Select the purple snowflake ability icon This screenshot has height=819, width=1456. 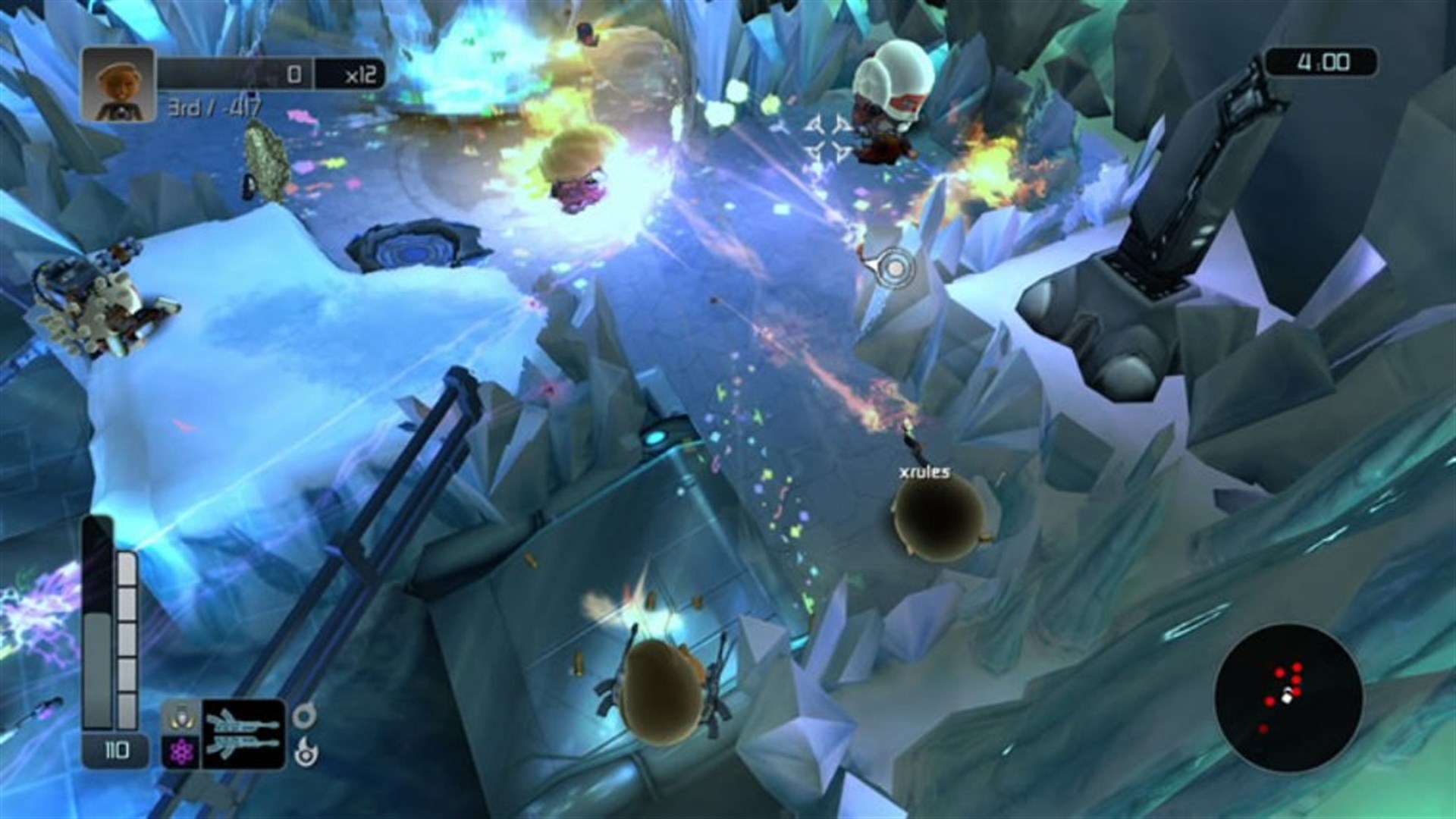181,750
